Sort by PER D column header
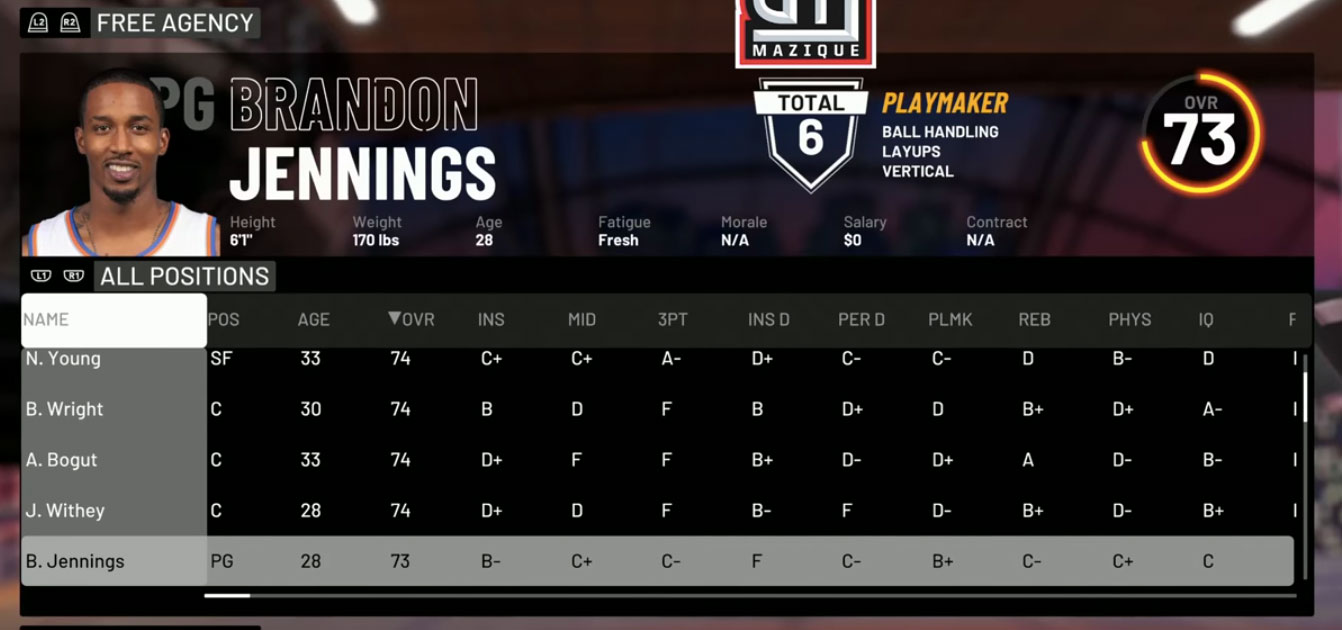Screen dimensions: 1342x630 [x=861, y=320]
